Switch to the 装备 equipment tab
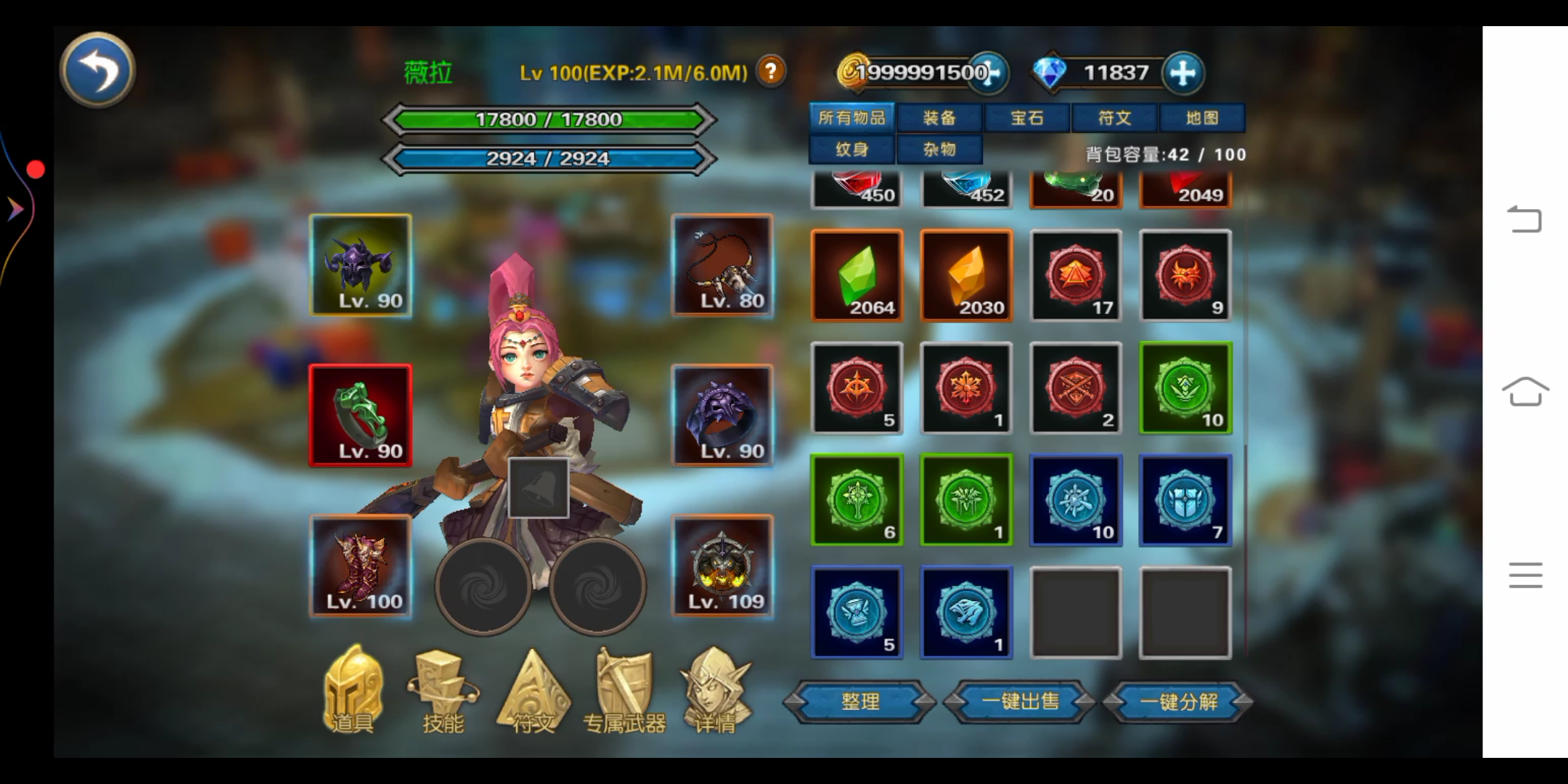This screenshot has height=784, width=1568. tap(939, 118)
